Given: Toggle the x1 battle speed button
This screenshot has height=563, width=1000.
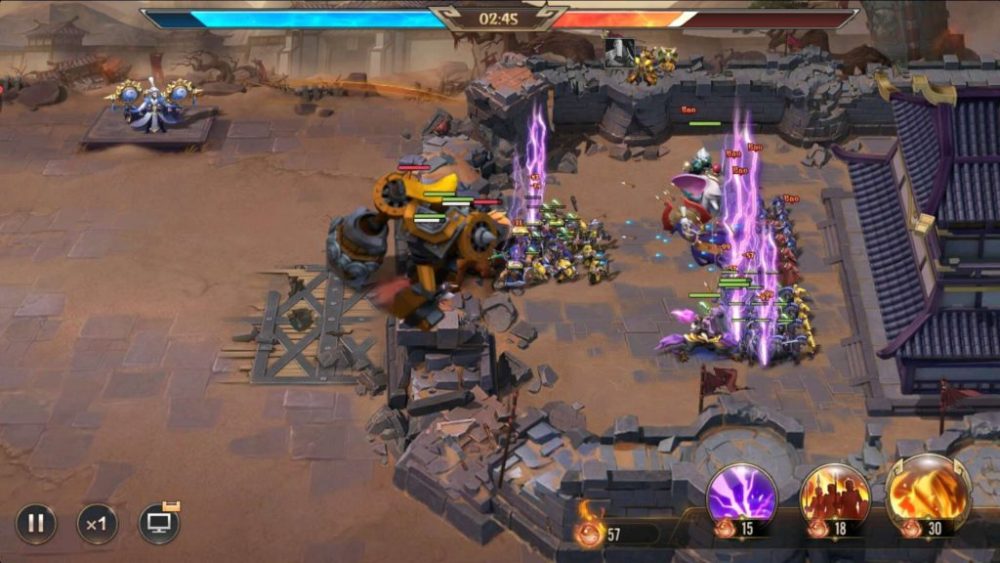Looking at the screenshot, I should [x=97, y=523].
